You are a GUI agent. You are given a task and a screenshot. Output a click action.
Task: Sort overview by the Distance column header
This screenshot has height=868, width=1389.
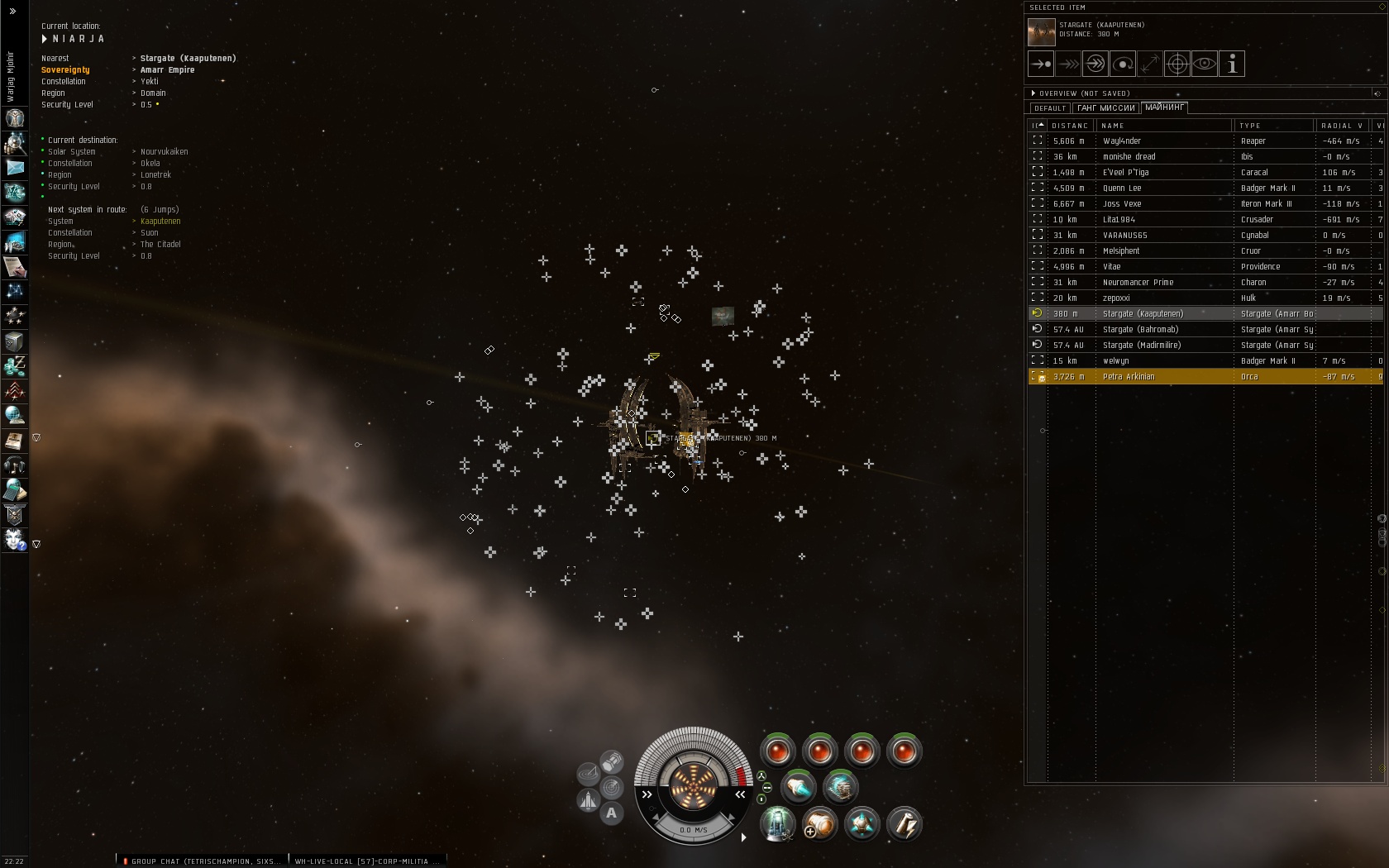[x=1070, y=126]
